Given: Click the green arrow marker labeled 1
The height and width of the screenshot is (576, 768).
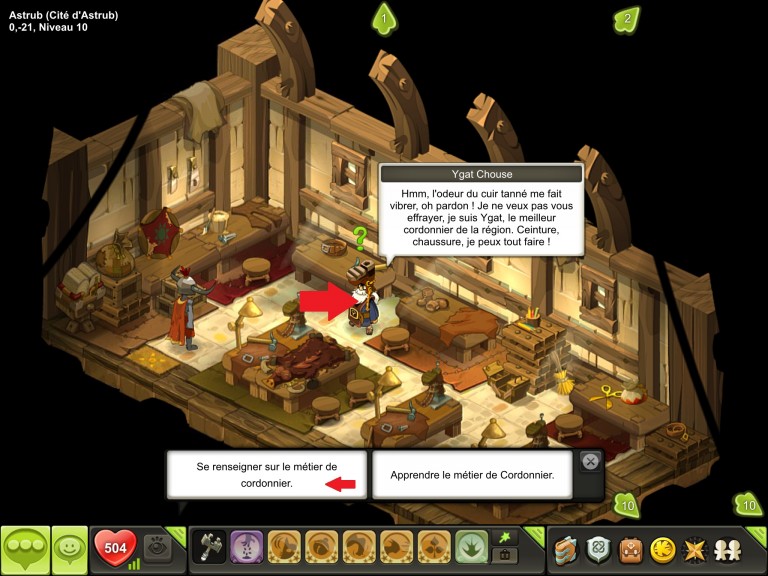Looking at the screenshot, I should click(384, 18).
